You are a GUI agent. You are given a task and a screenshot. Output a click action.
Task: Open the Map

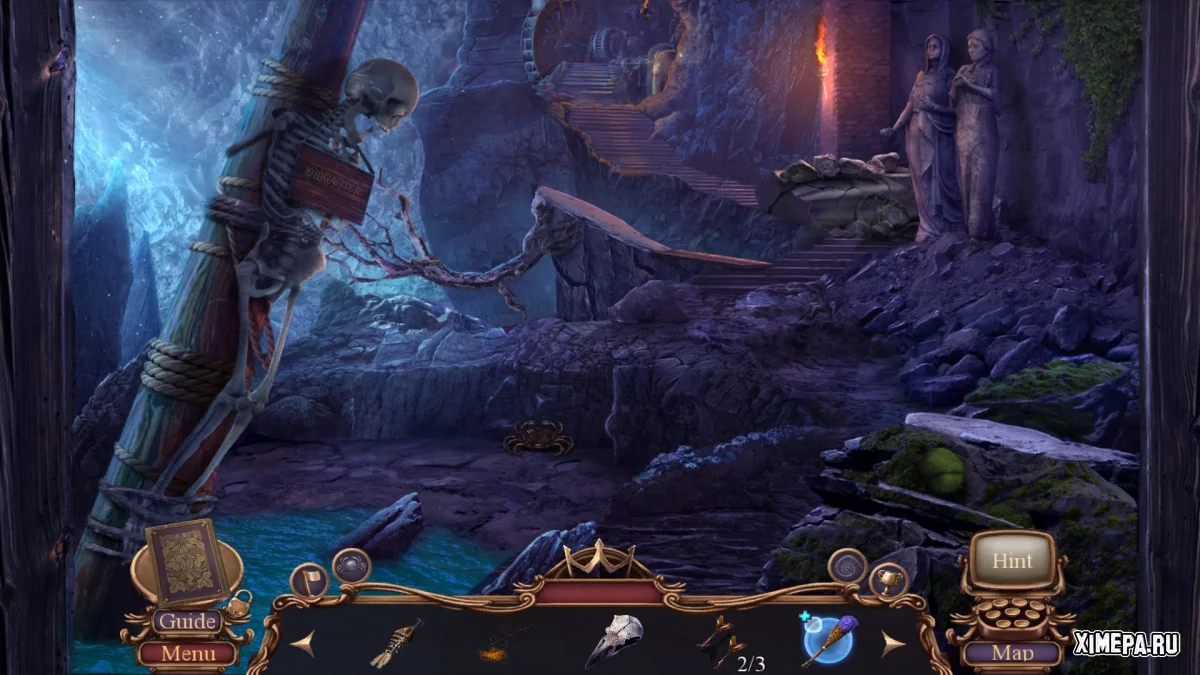(x=1012, y=655)
